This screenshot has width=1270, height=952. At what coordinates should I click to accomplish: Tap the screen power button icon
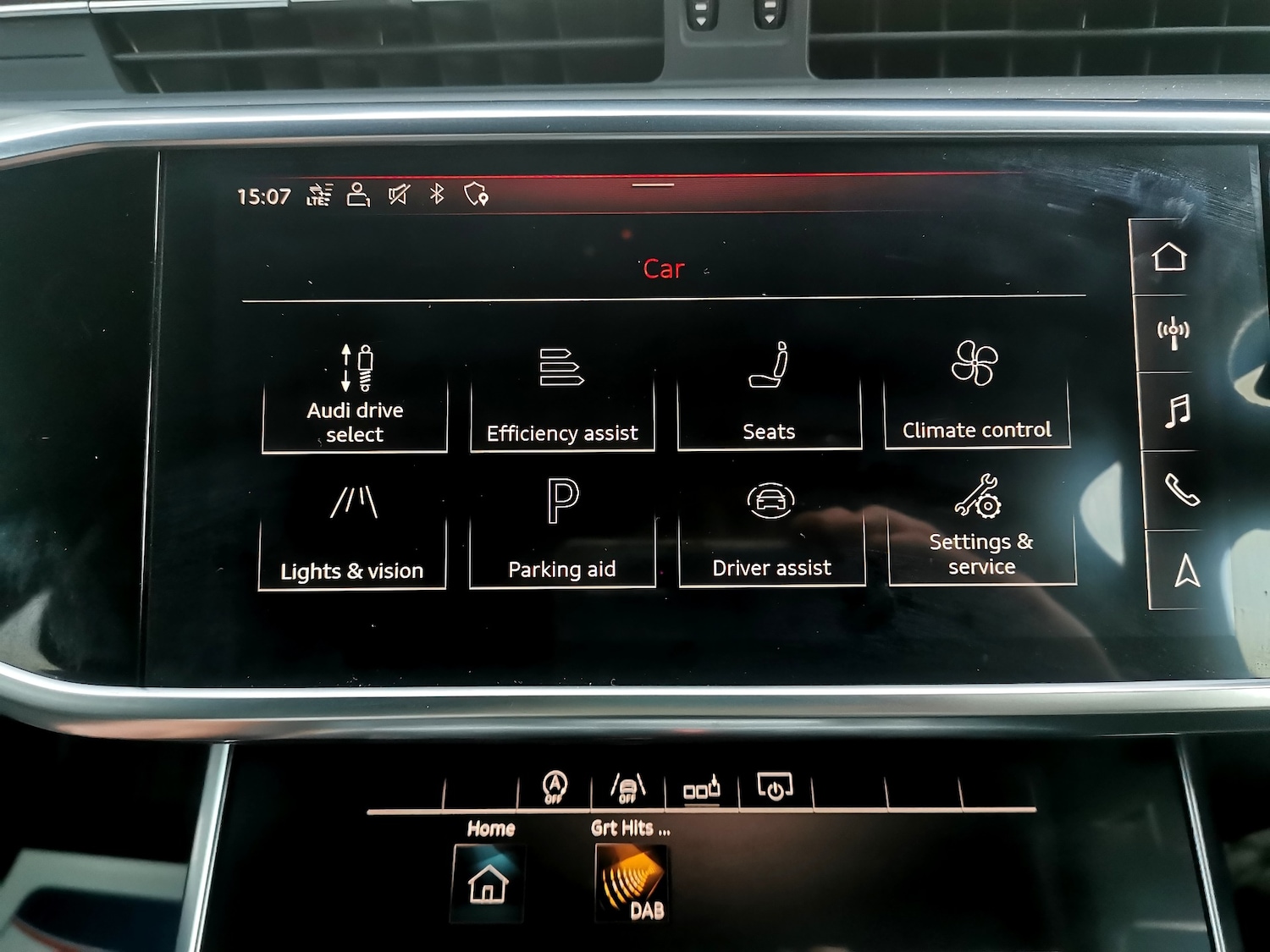pos(775,788)
